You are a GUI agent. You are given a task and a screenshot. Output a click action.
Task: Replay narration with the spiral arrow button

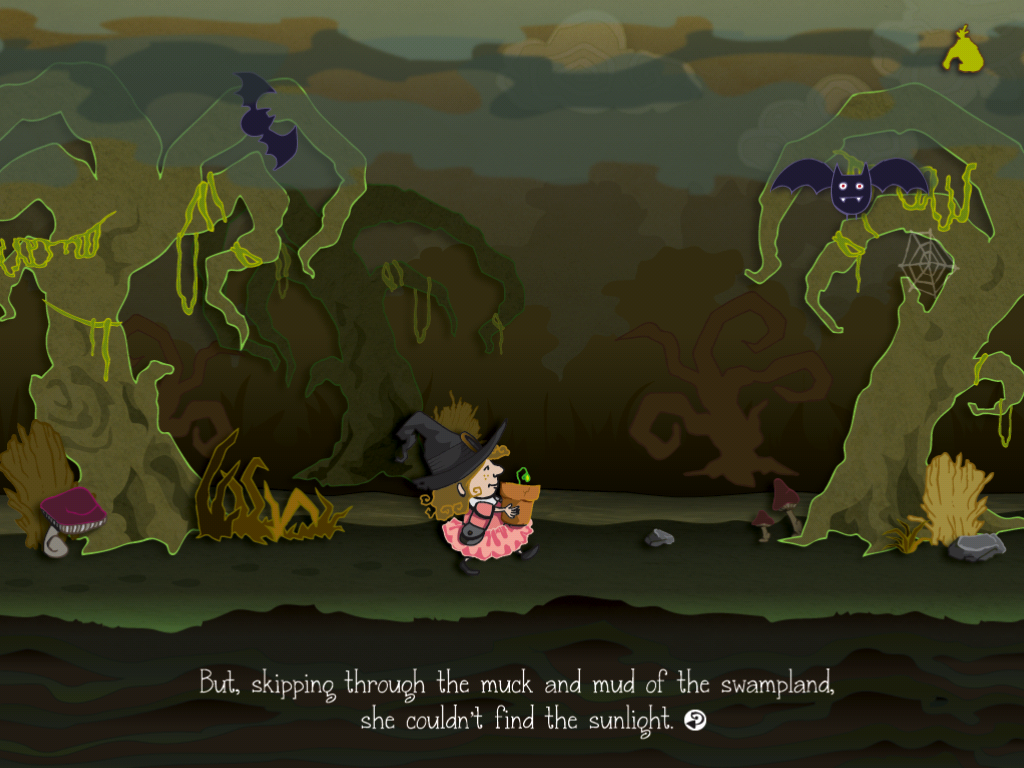(x=695, y=720)
